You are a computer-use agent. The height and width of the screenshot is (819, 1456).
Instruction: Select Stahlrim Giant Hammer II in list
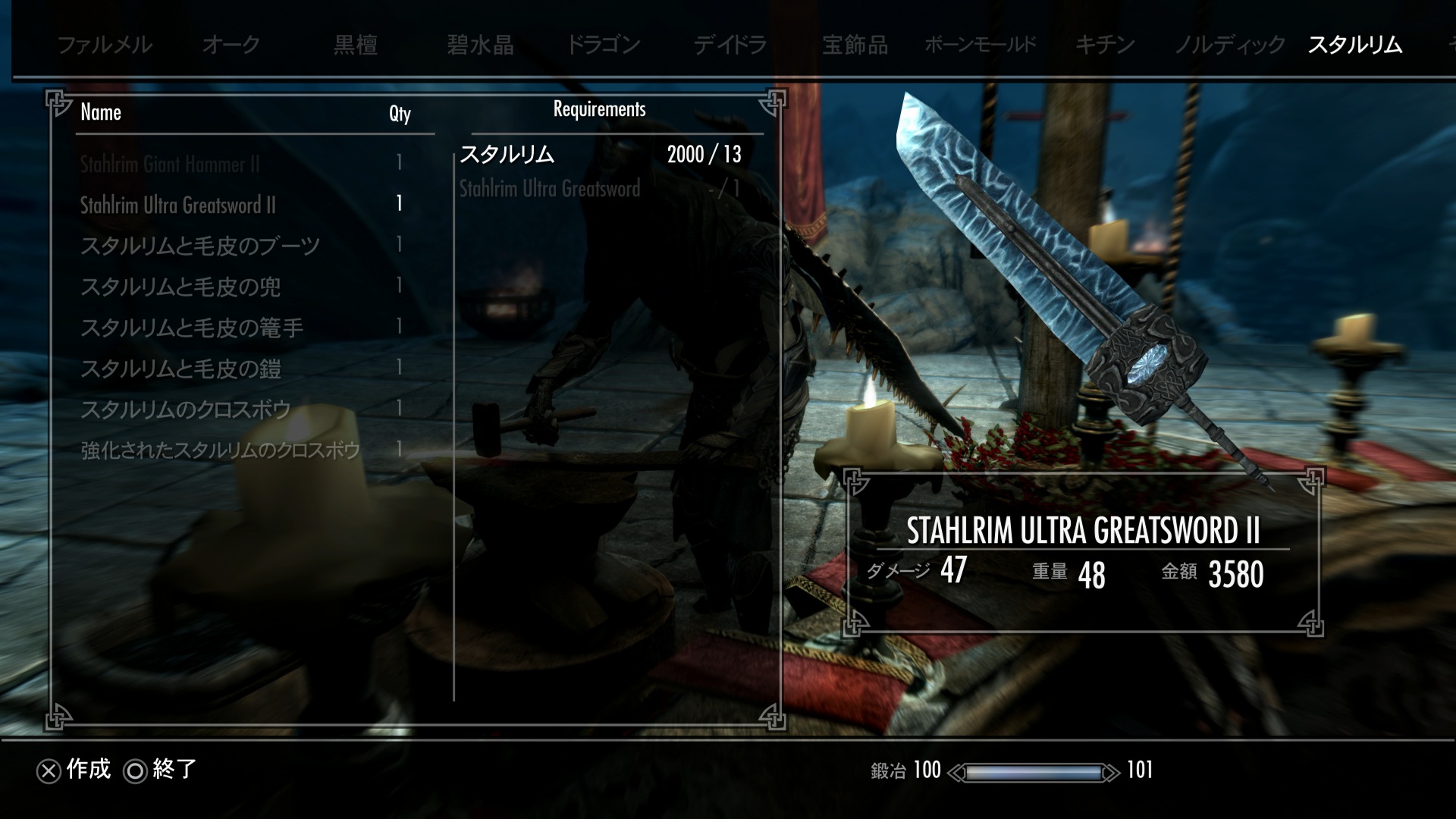pyautogui.click(x=170, y=164)
